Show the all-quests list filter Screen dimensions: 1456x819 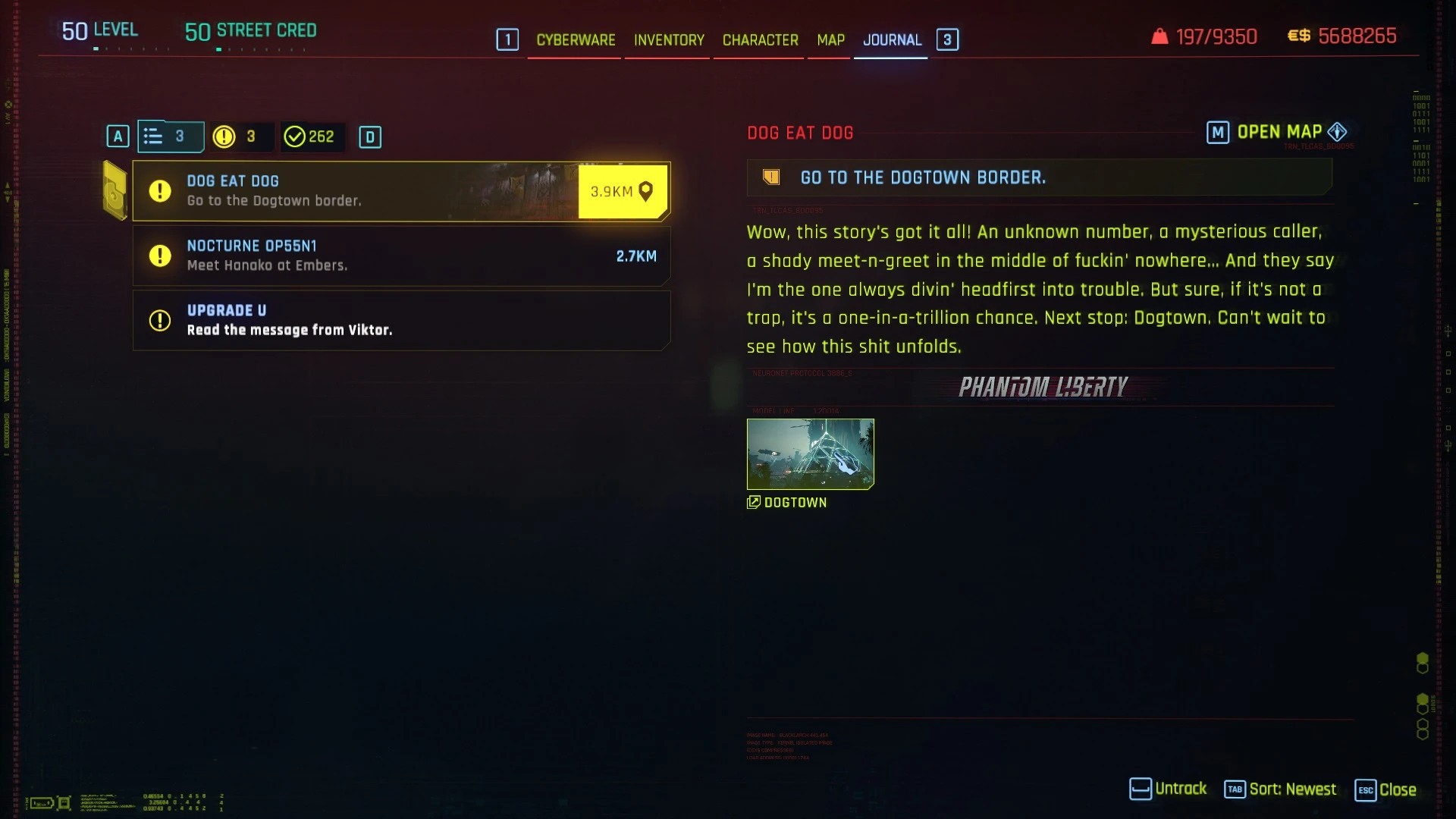point(170,137)
